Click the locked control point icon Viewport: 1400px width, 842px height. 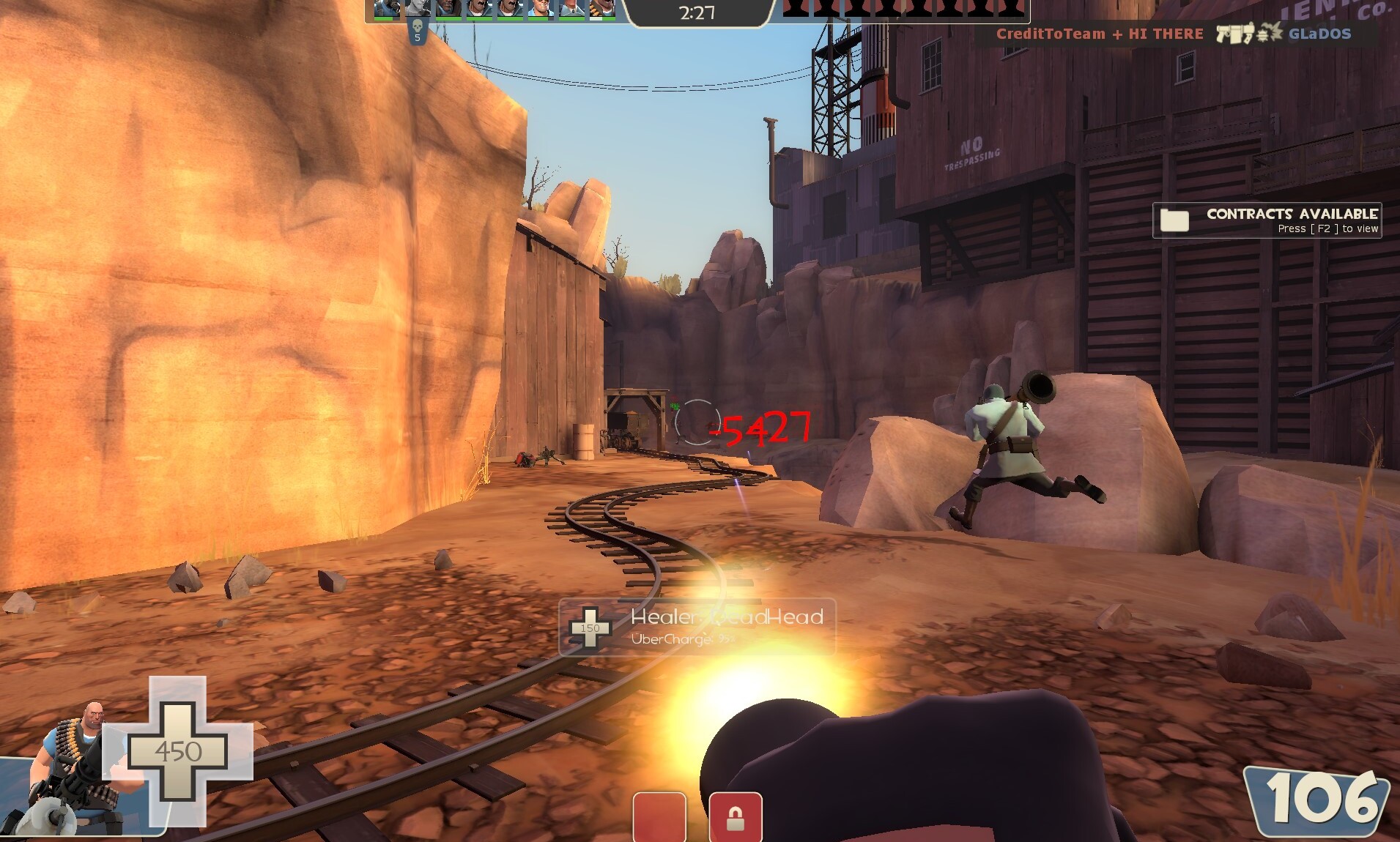pyautogui.click(x=735, y=818)
